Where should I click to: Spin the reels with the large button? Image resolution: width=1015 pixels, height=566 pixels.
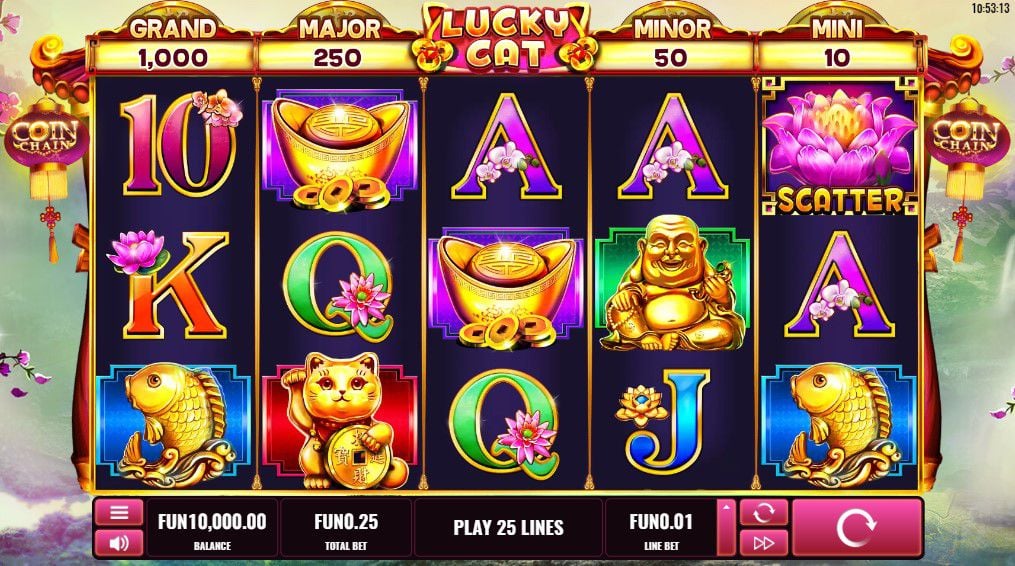856,527
